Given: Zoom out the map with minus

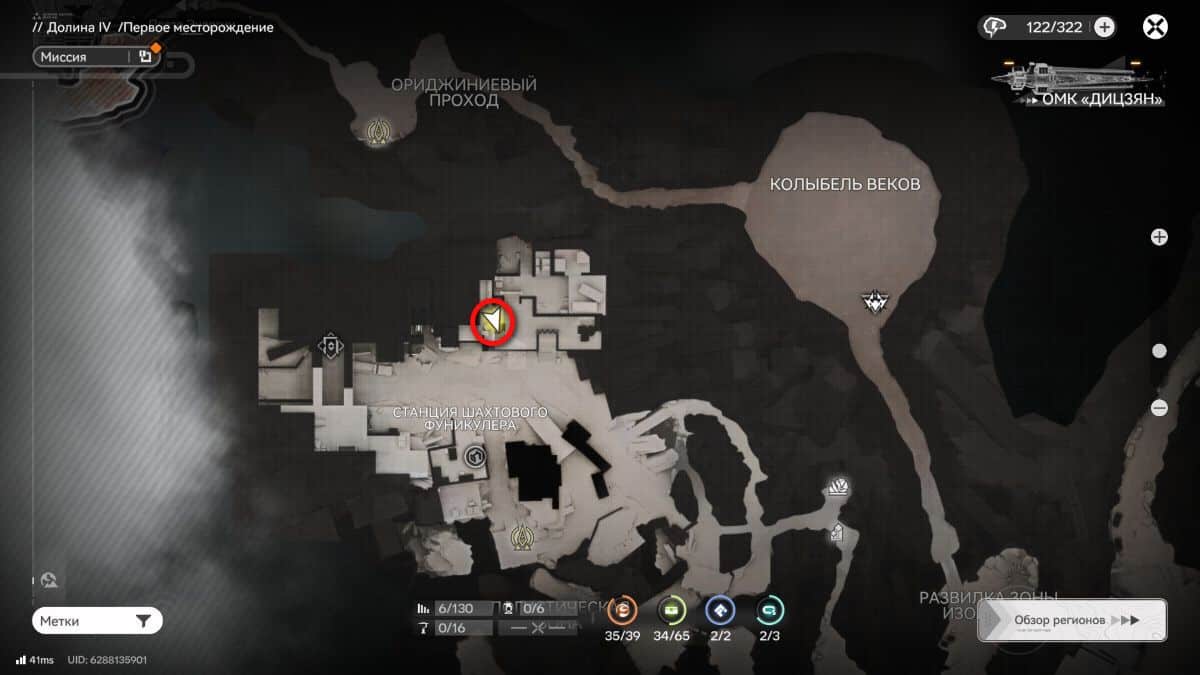Looking at the screenshot, I should [x=1159, y=407].
